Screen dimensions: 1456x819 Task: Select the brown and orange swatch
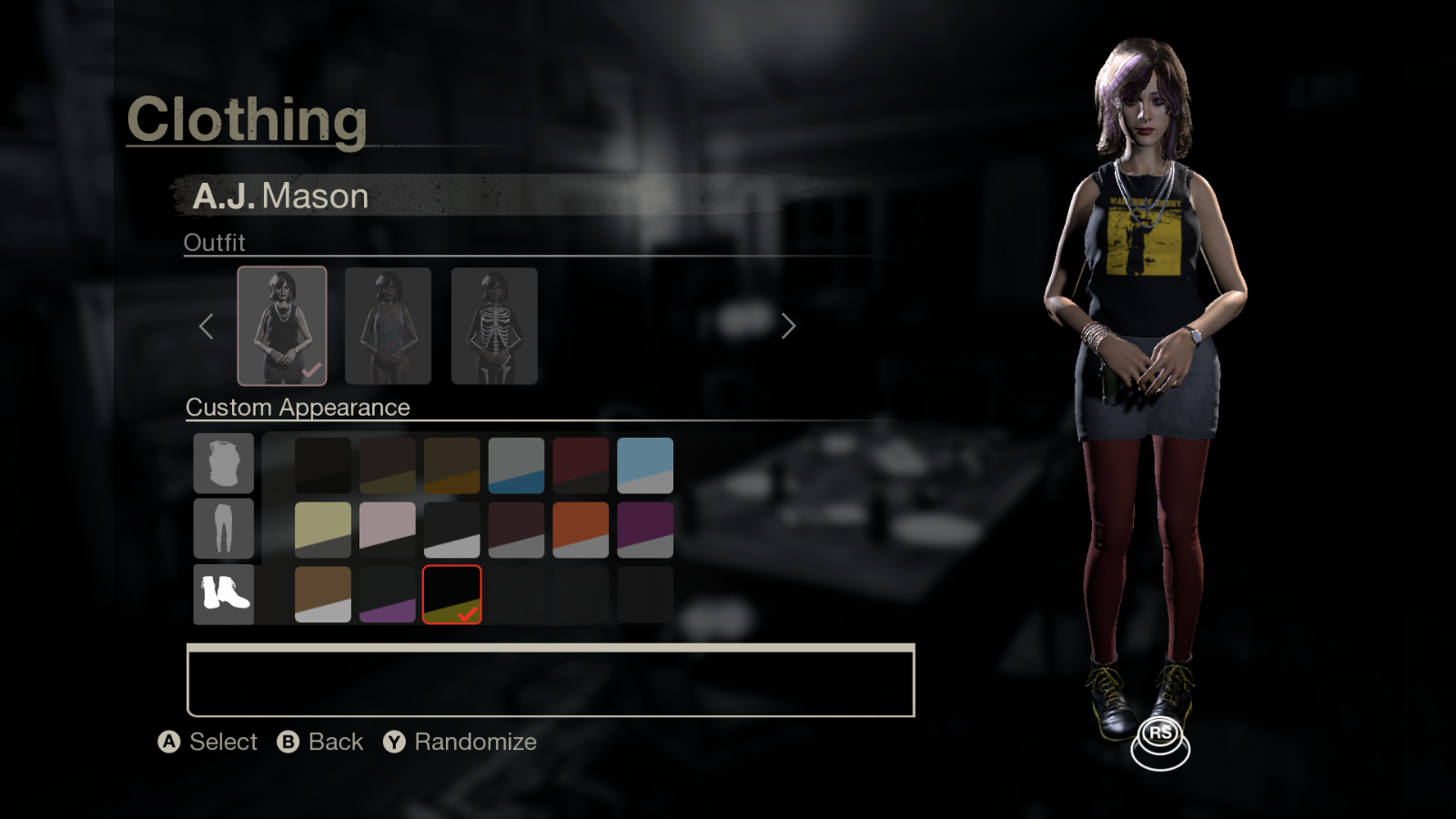click(451, 465)
